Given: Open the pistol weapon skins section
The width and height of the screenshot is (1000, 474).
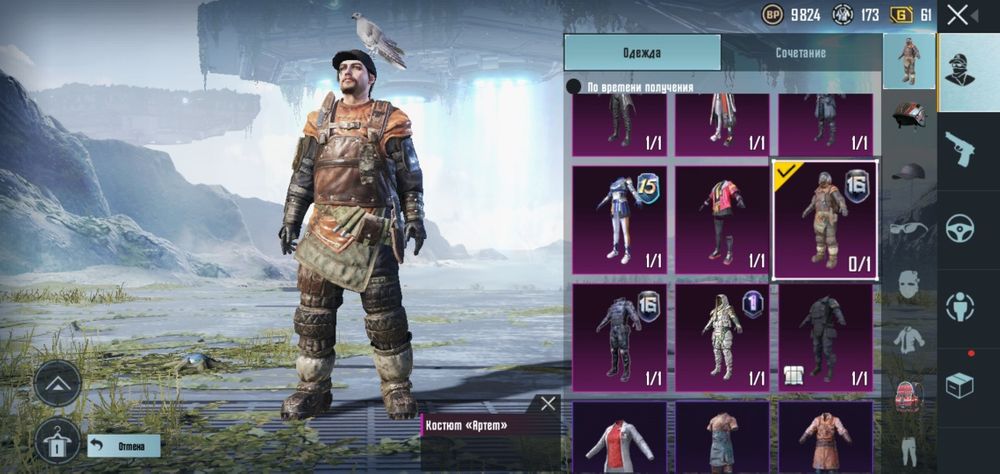Looking at the screenshot, I should tap(961, 149).
